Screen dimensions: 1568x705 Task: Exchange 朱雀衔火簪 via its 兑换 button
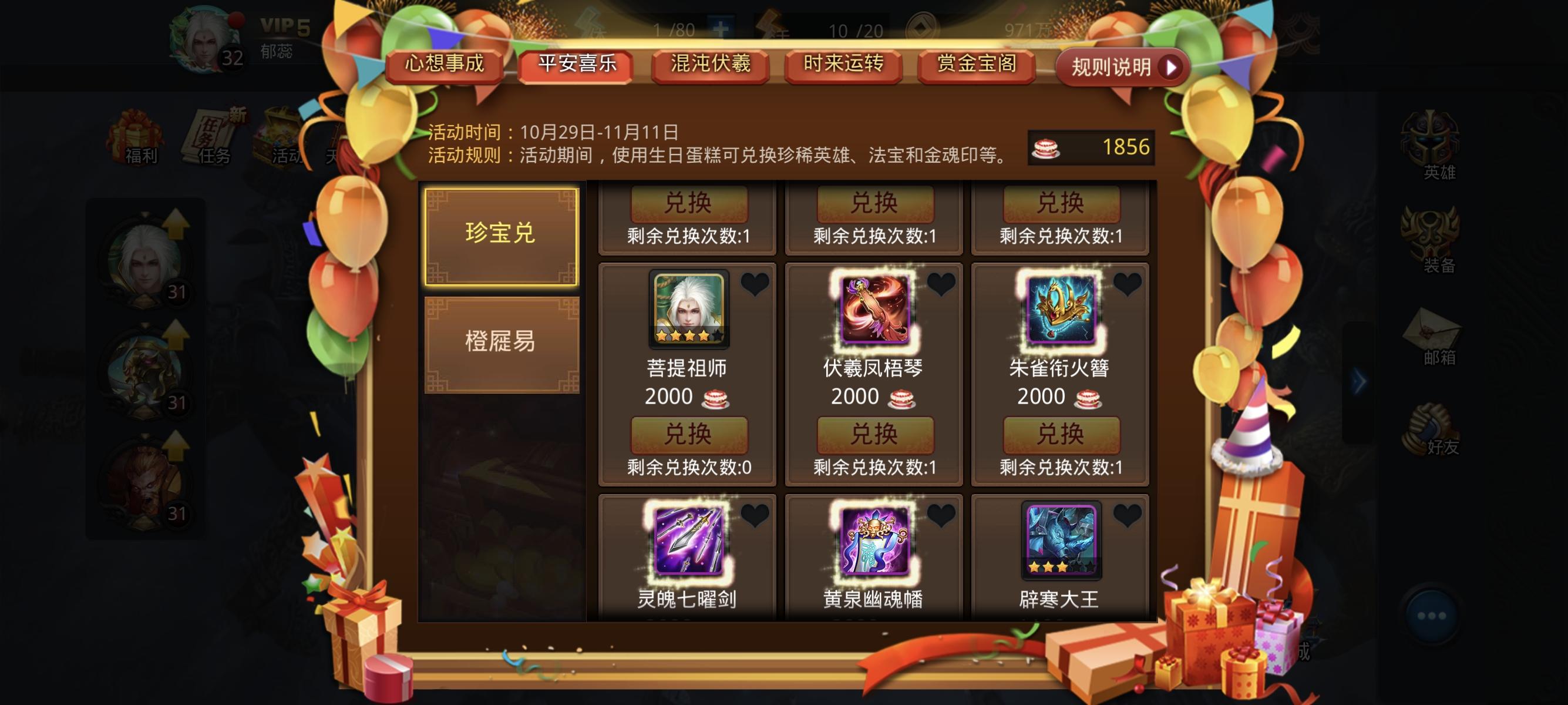1061,437
